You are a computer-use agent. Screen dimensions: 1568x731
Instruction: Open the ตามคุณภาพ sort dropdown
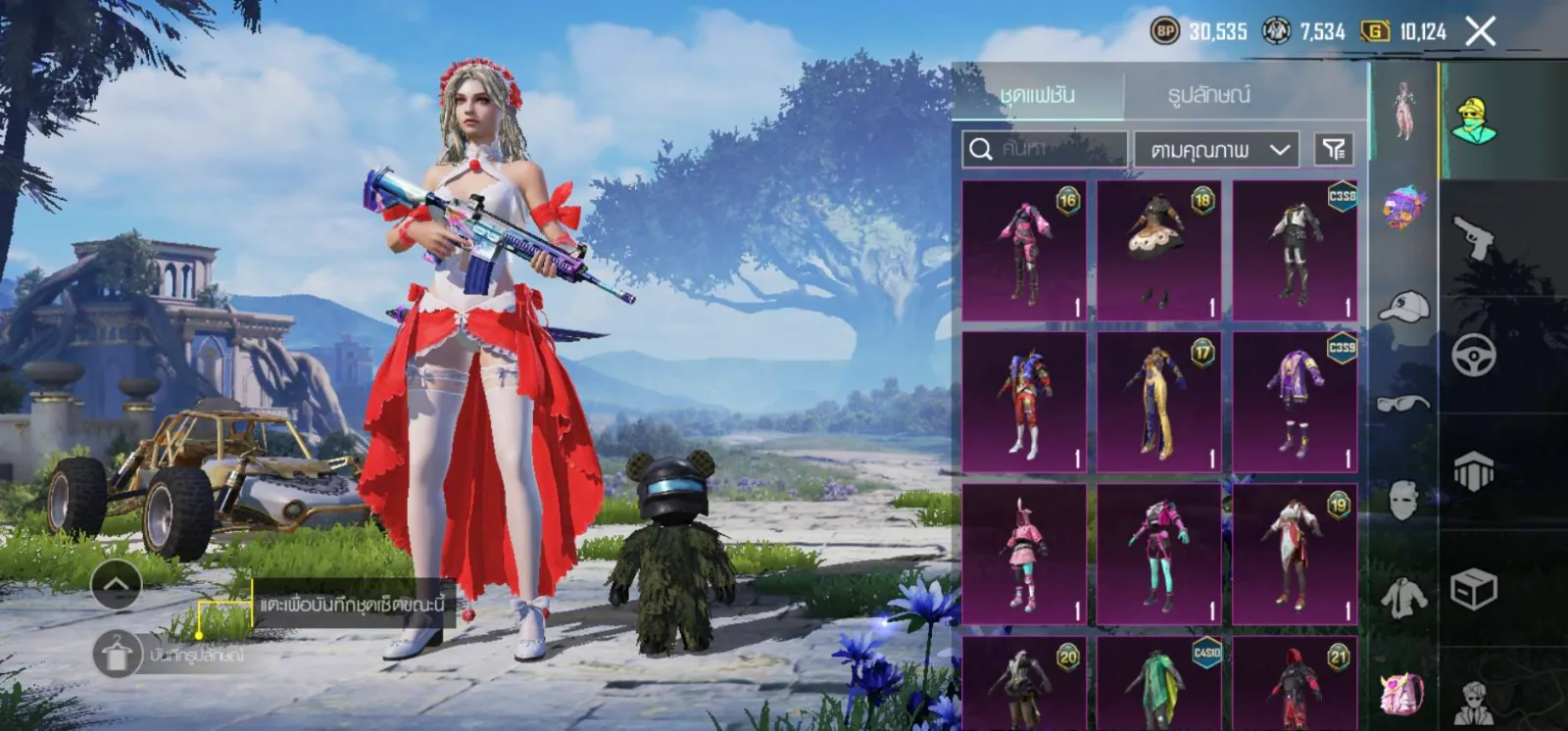point(1217,150)
